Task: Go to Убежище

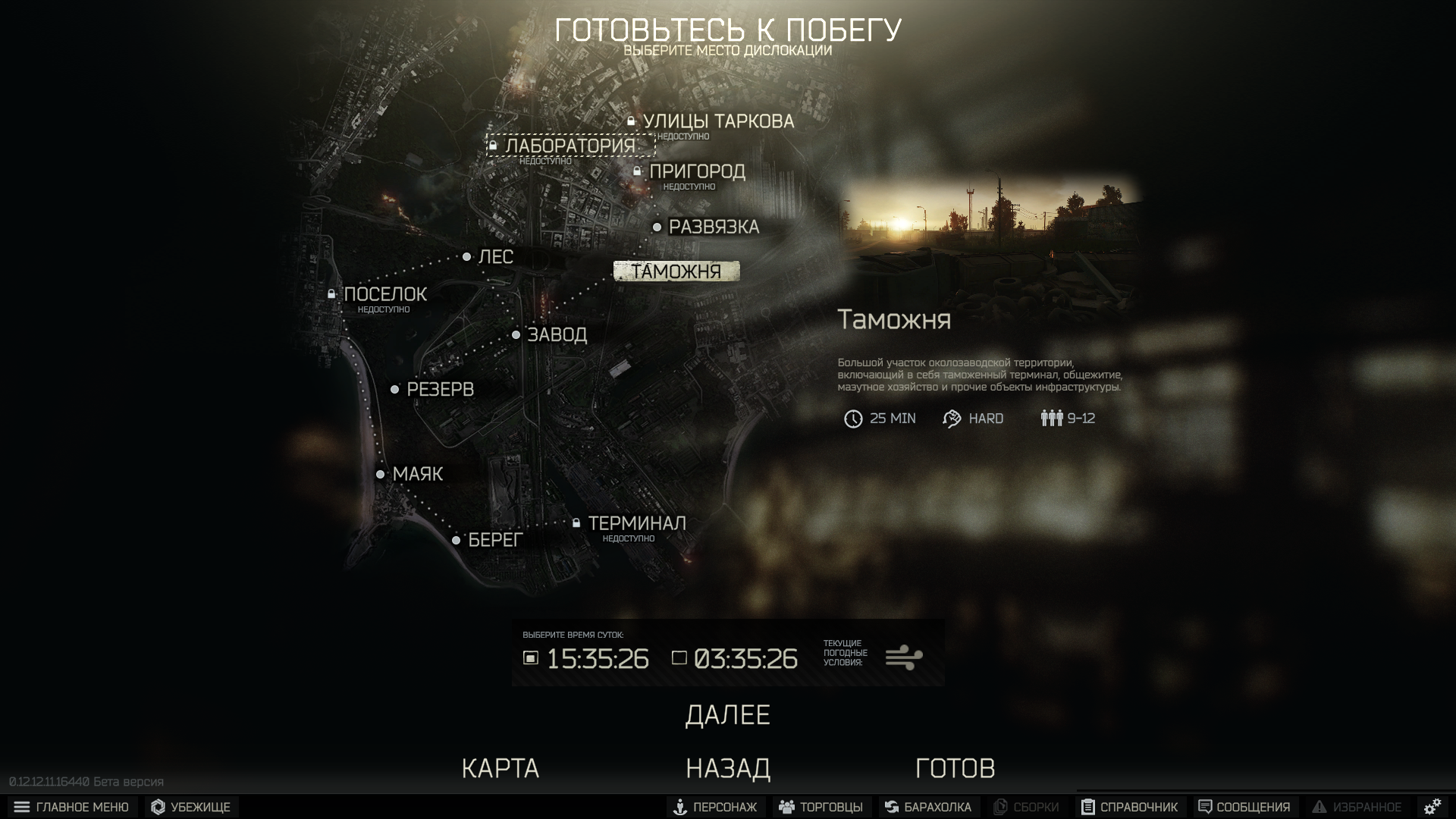Action: [x=191, y=807]
